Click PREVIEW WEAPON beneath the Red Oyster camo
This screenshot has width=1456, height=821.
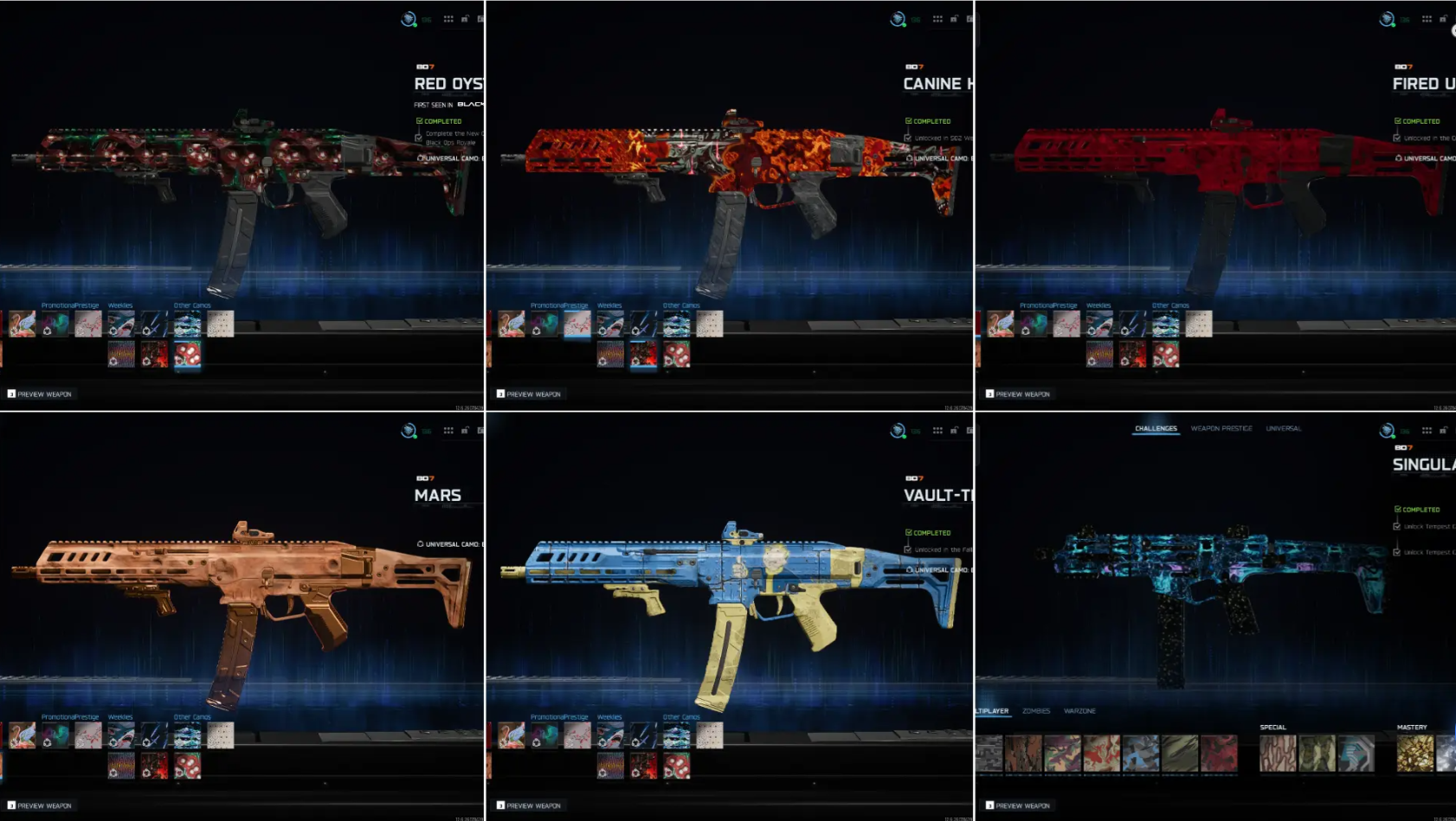coord(39,394)
